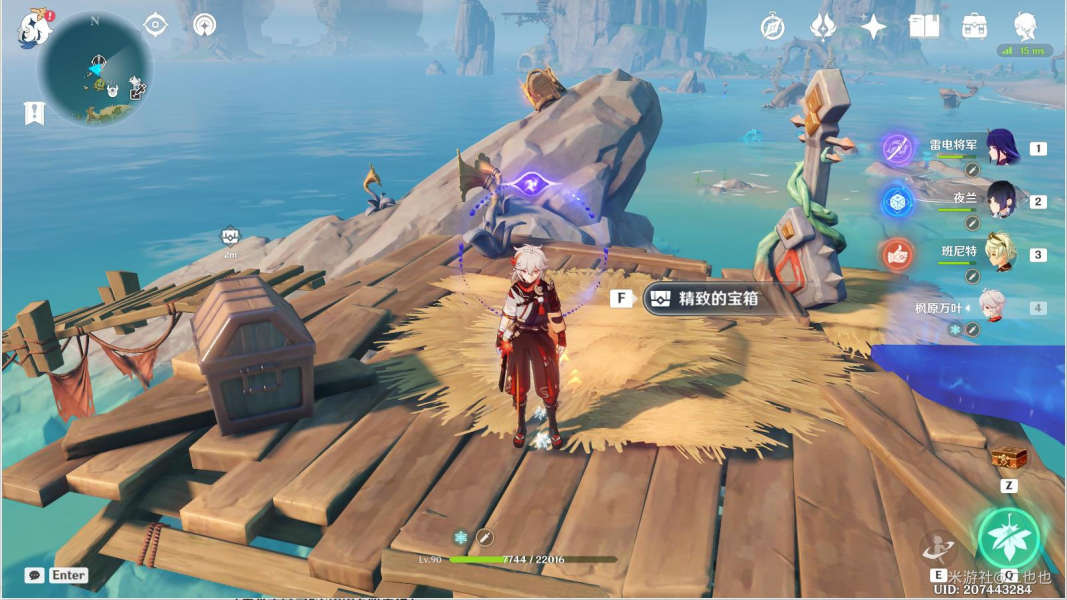Viewport: 1067px width, 600px height.
Task: Open the chat speech bubble icon
Action: [35, 575]
